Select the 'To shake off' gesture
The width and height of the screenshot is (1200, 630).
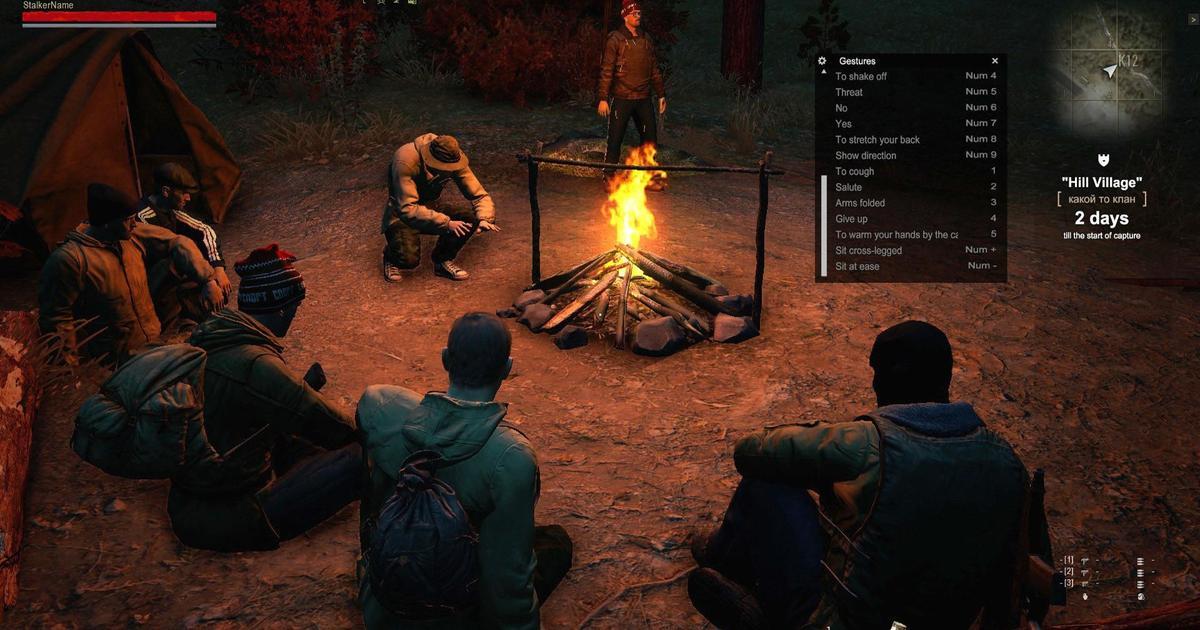pyautogui.click(x=861, y=76)
